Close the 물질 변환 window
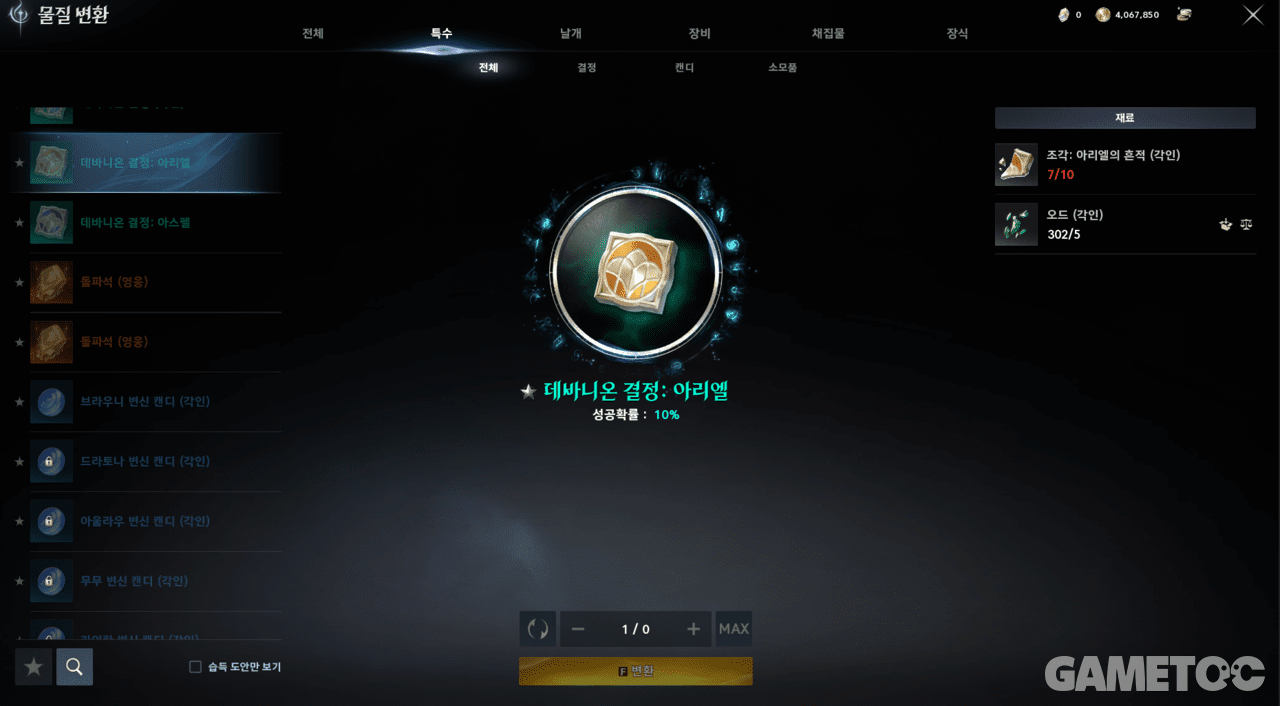The height and width of the screenshot is (706, 1280). pos(1252,15)
